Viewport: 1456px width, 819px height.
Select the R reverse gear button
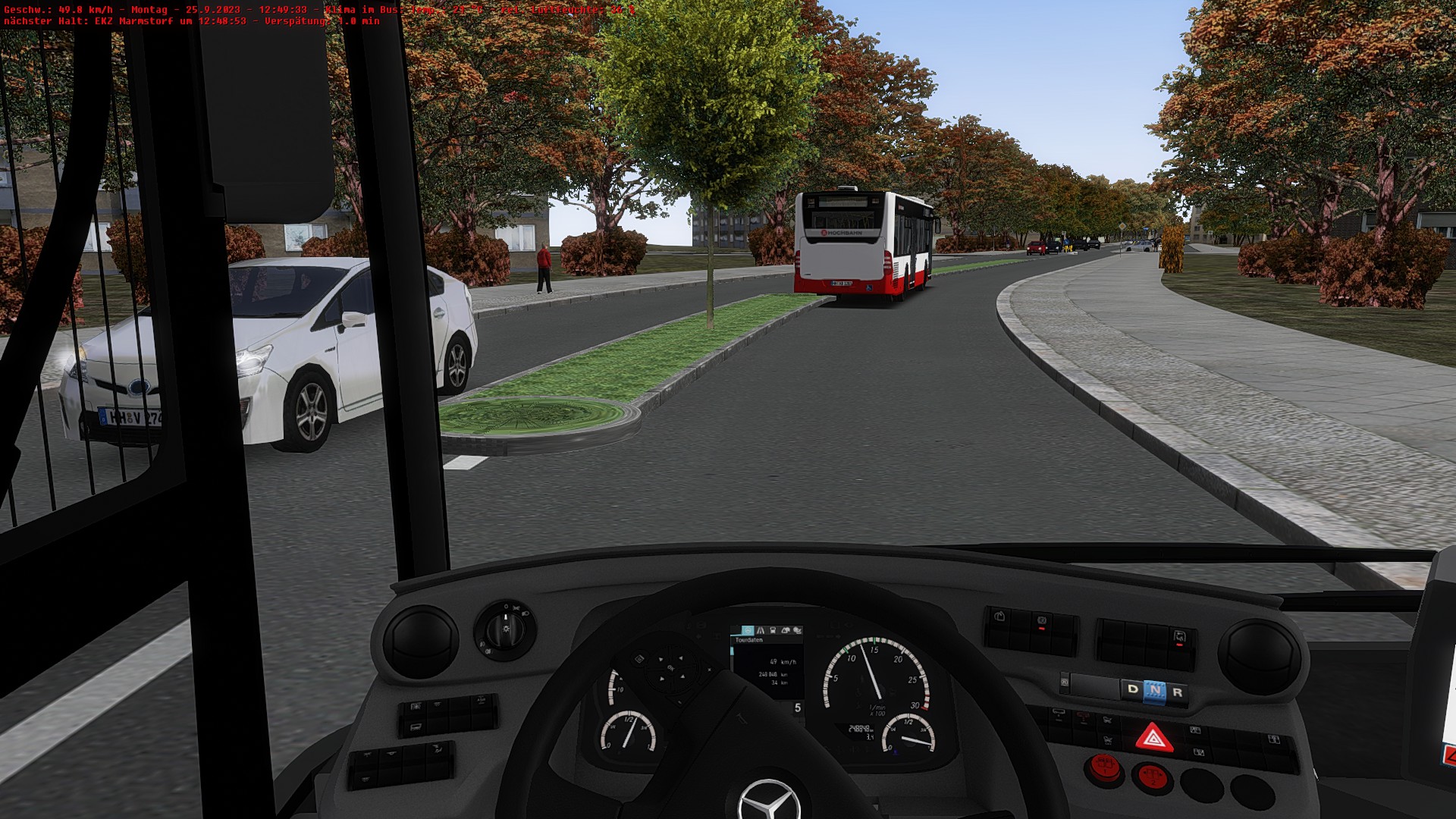point(1177,692)
